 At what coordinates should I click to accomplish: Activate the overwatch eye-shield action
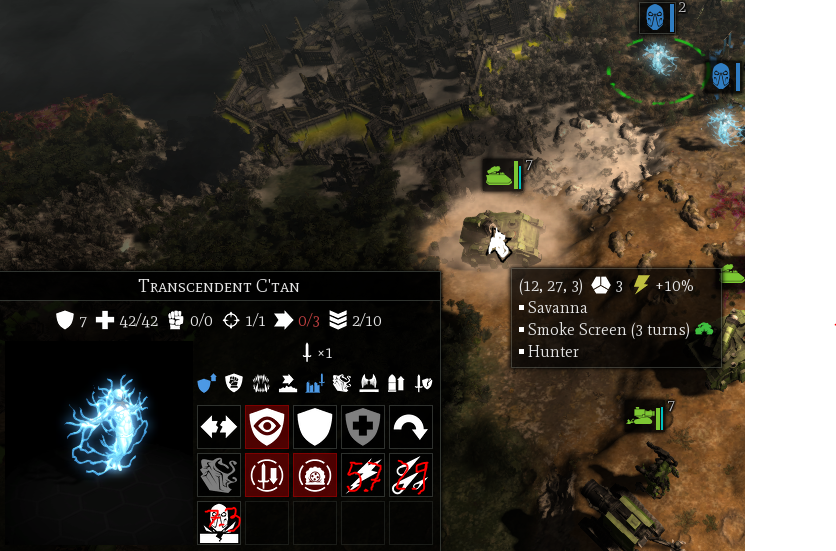tap(266, 427)
